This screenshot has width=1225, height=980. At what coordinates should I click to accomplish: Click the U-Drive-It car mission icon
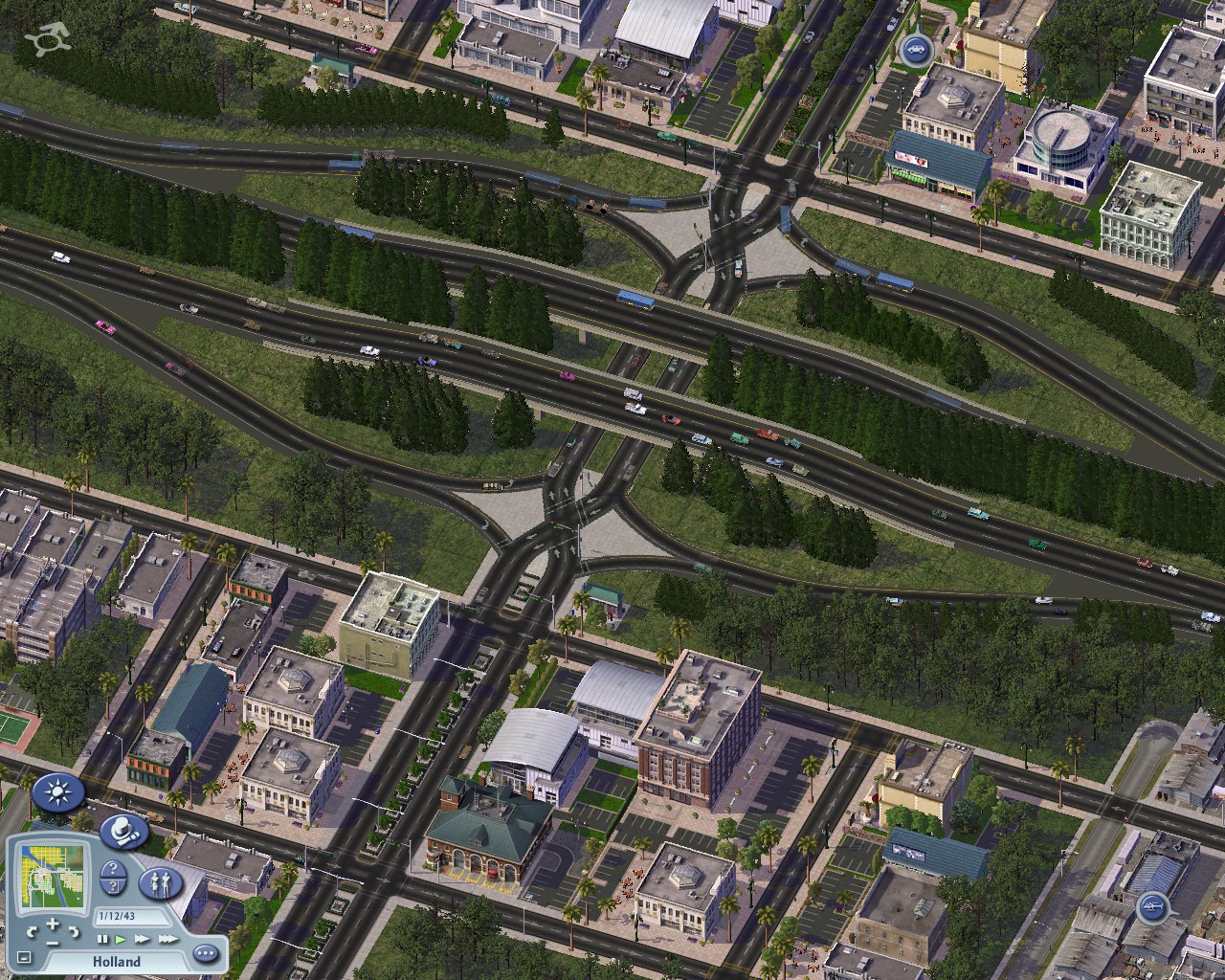coord(914,50)
